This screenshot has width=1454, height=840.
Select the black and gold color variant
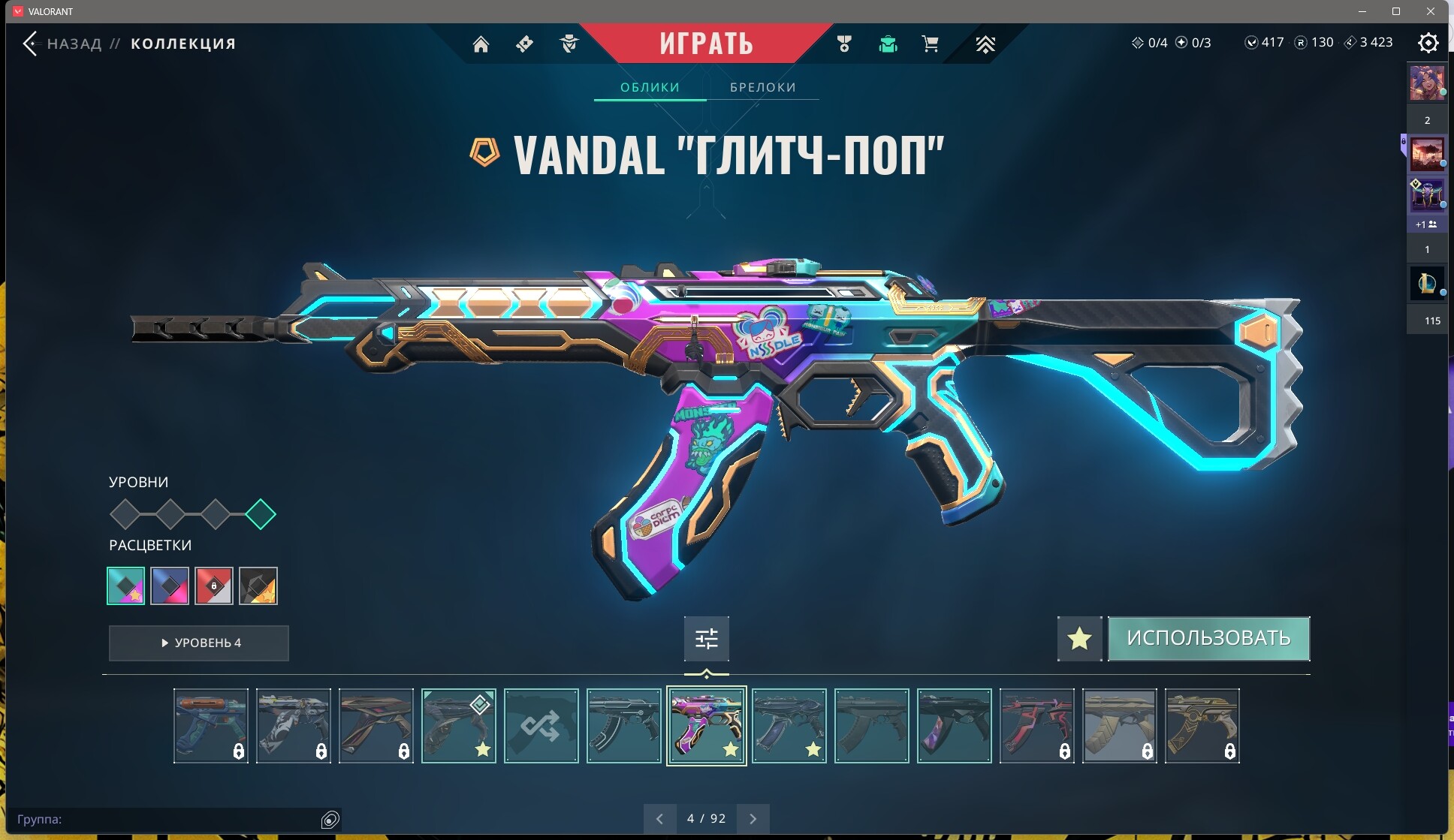tap(258, 586)
